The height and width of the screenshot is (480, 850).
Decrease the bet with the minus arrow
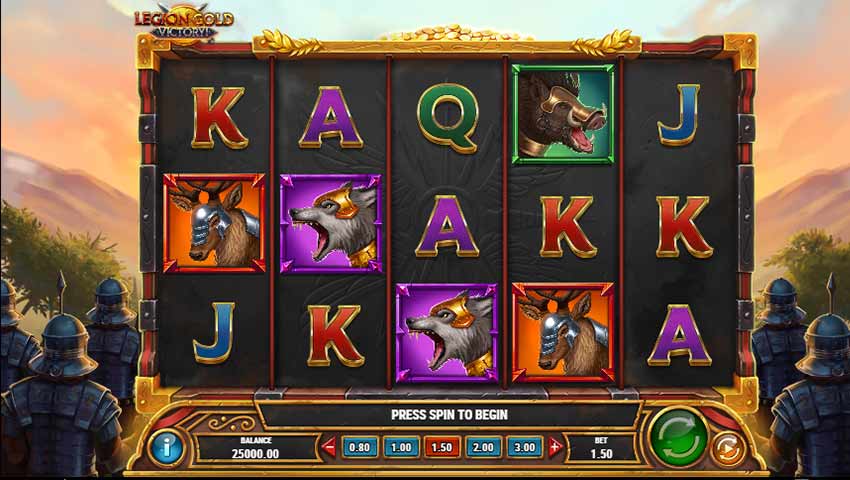(x=329, y=448)
